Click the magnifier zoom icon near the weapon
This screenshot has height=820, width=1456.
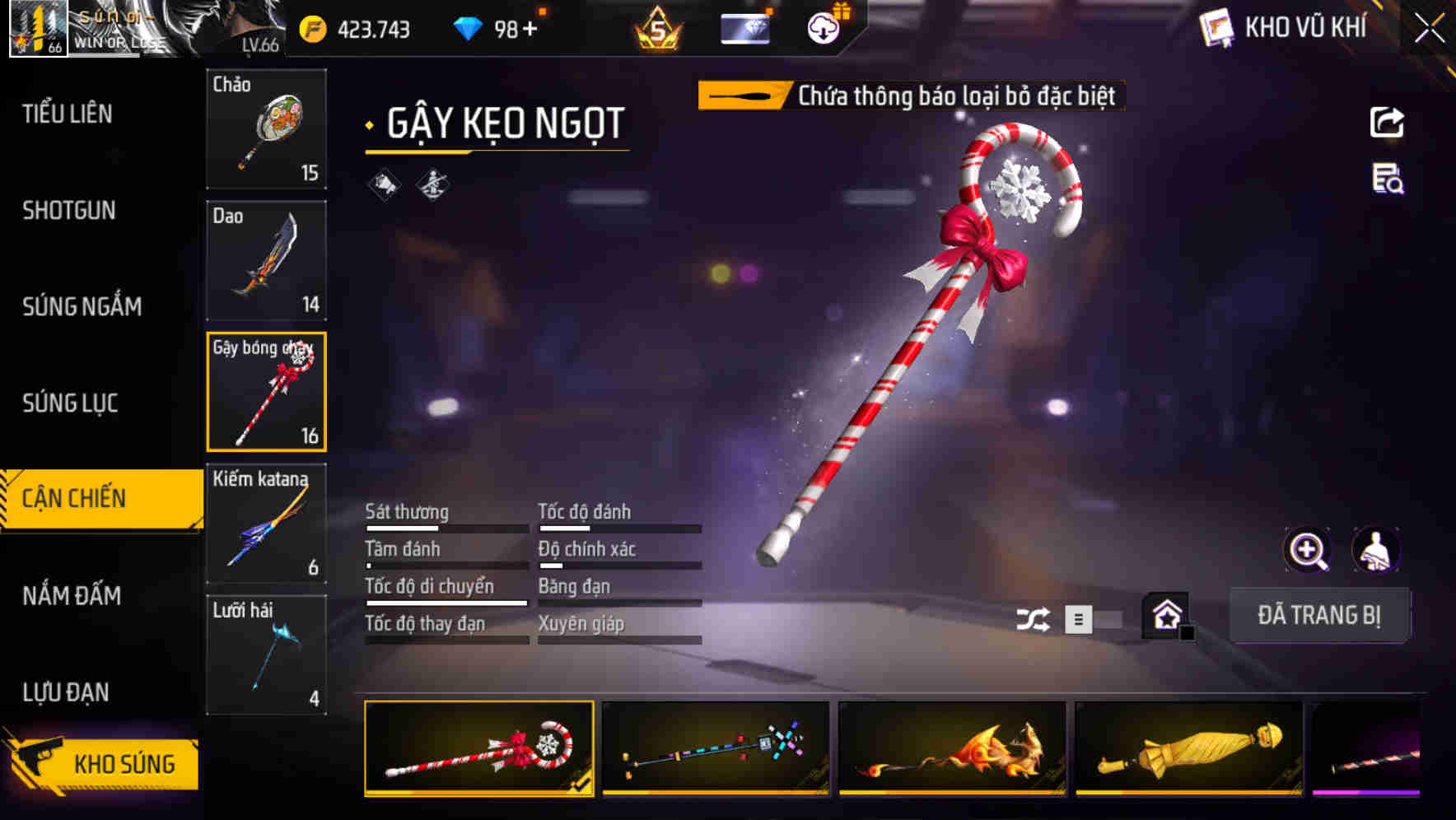tap(1306, 550)
